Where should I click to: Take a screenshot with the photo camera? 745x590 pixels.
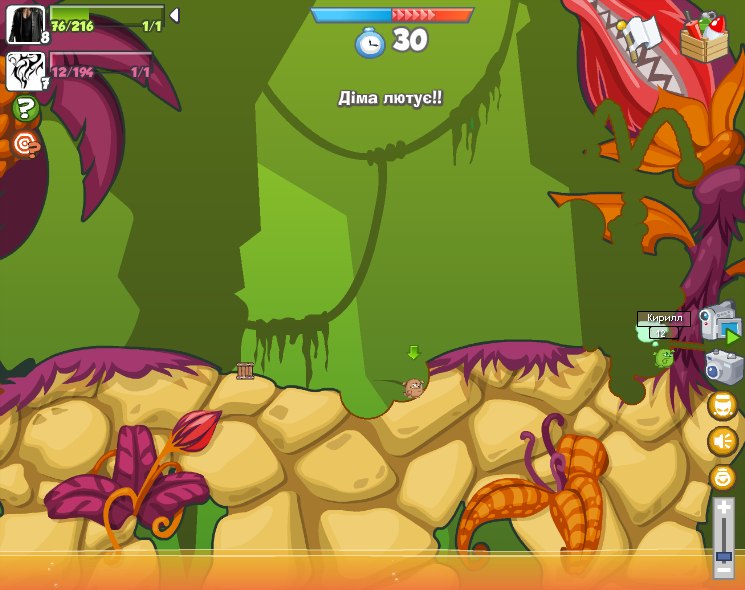point(723,367)
